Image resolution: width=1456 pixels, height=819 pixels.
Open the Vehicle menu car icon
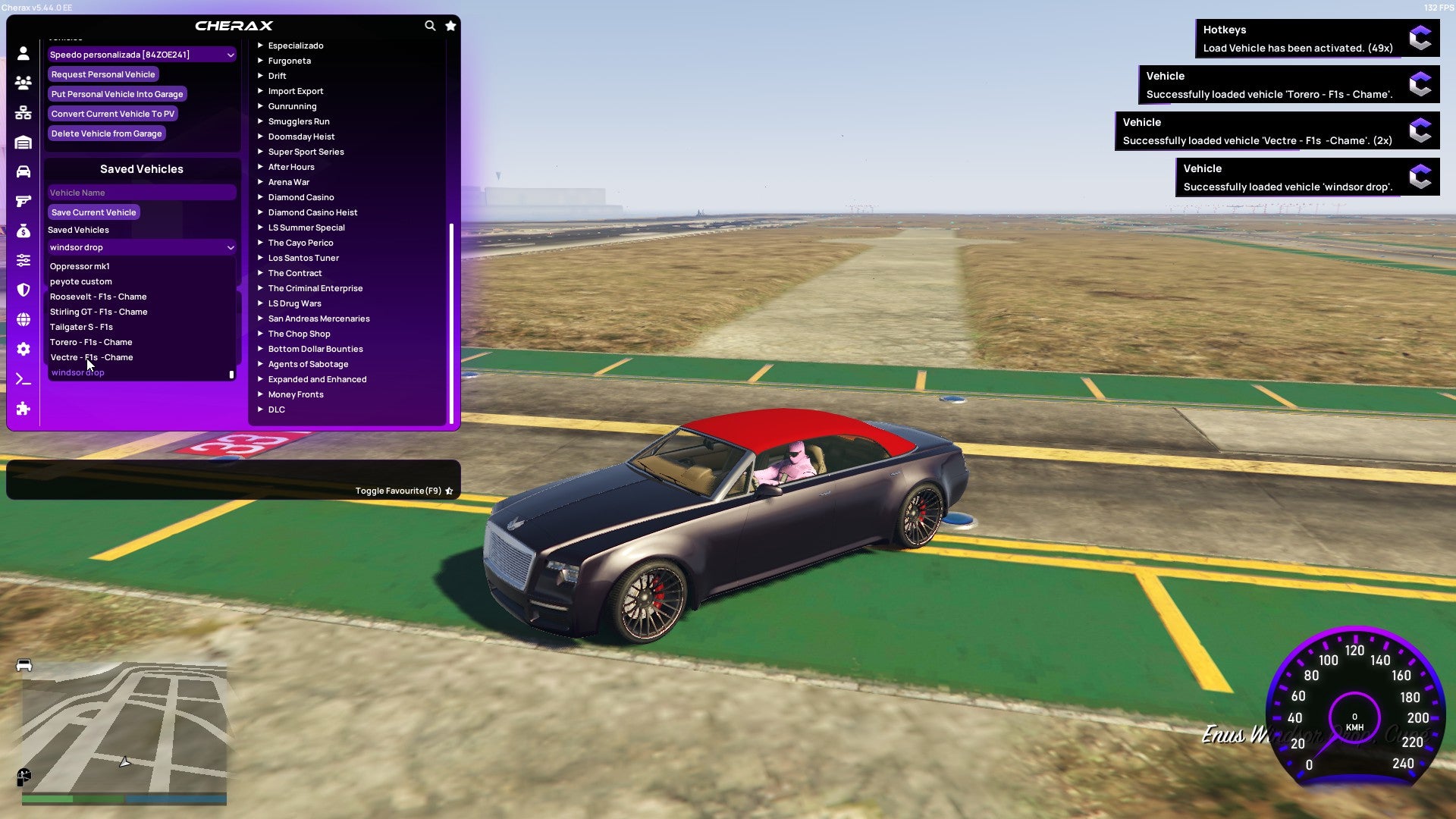pos(23,171)
